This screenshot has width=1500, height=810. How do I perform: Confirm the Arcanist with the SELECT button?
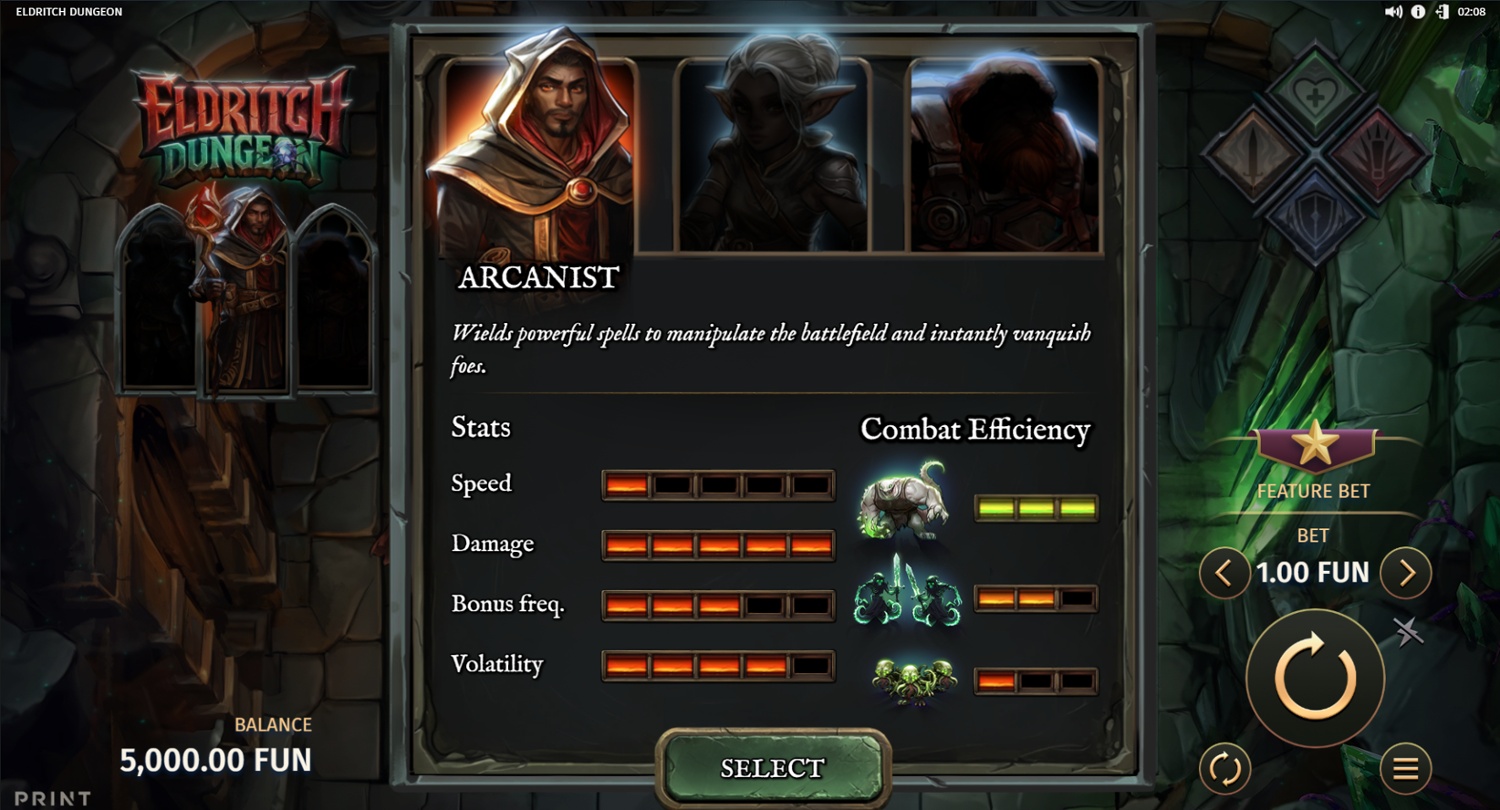click(771, 768)
